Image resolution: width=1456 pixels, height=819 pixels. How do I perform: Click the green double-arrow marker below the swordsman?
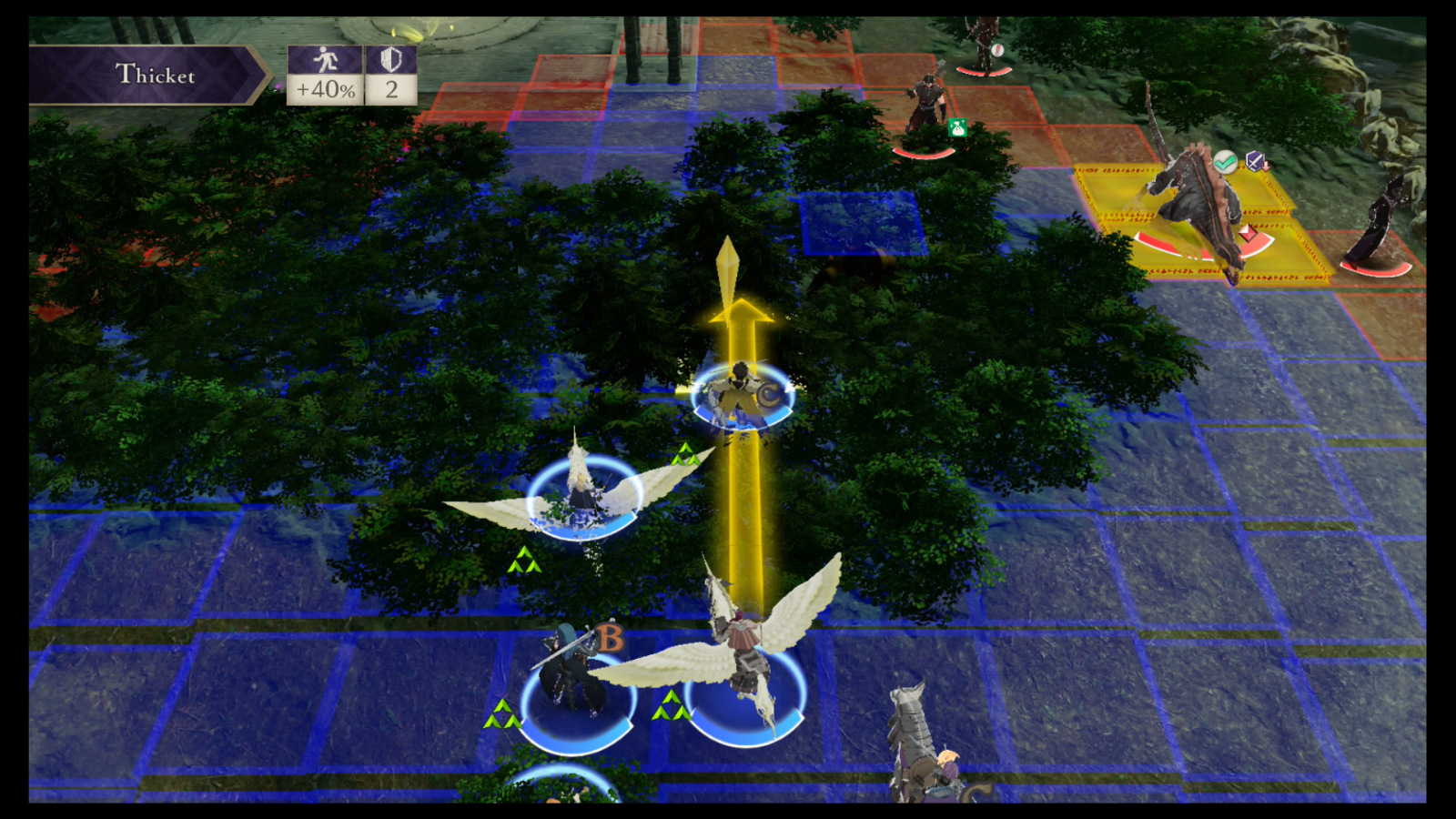pos(501,714)
